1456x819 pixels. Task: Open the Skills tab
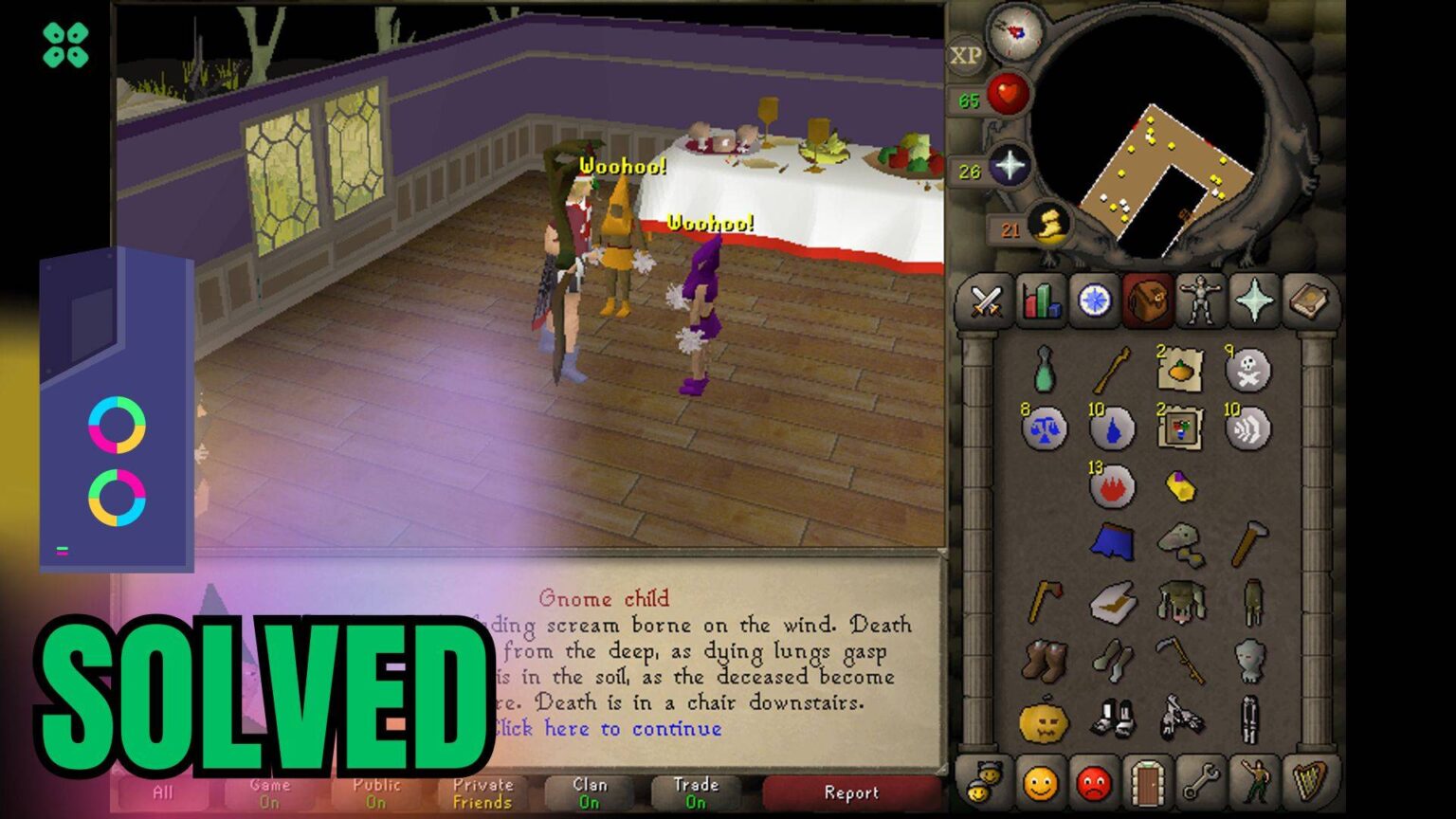click(x=1039, y=301)
